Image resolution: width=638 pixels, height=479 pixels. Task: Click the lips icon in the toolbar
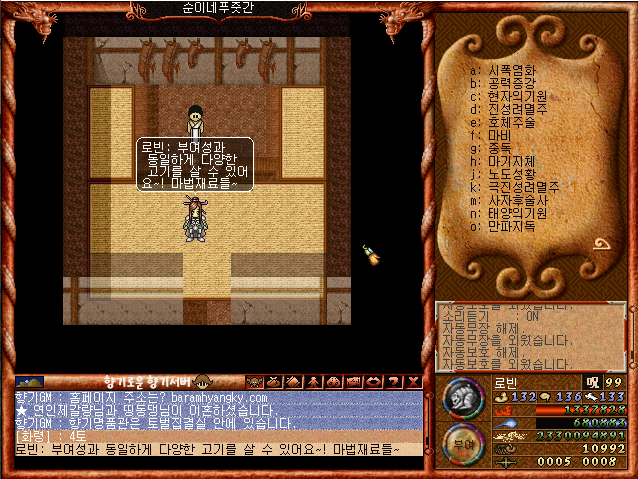[372, 381]
